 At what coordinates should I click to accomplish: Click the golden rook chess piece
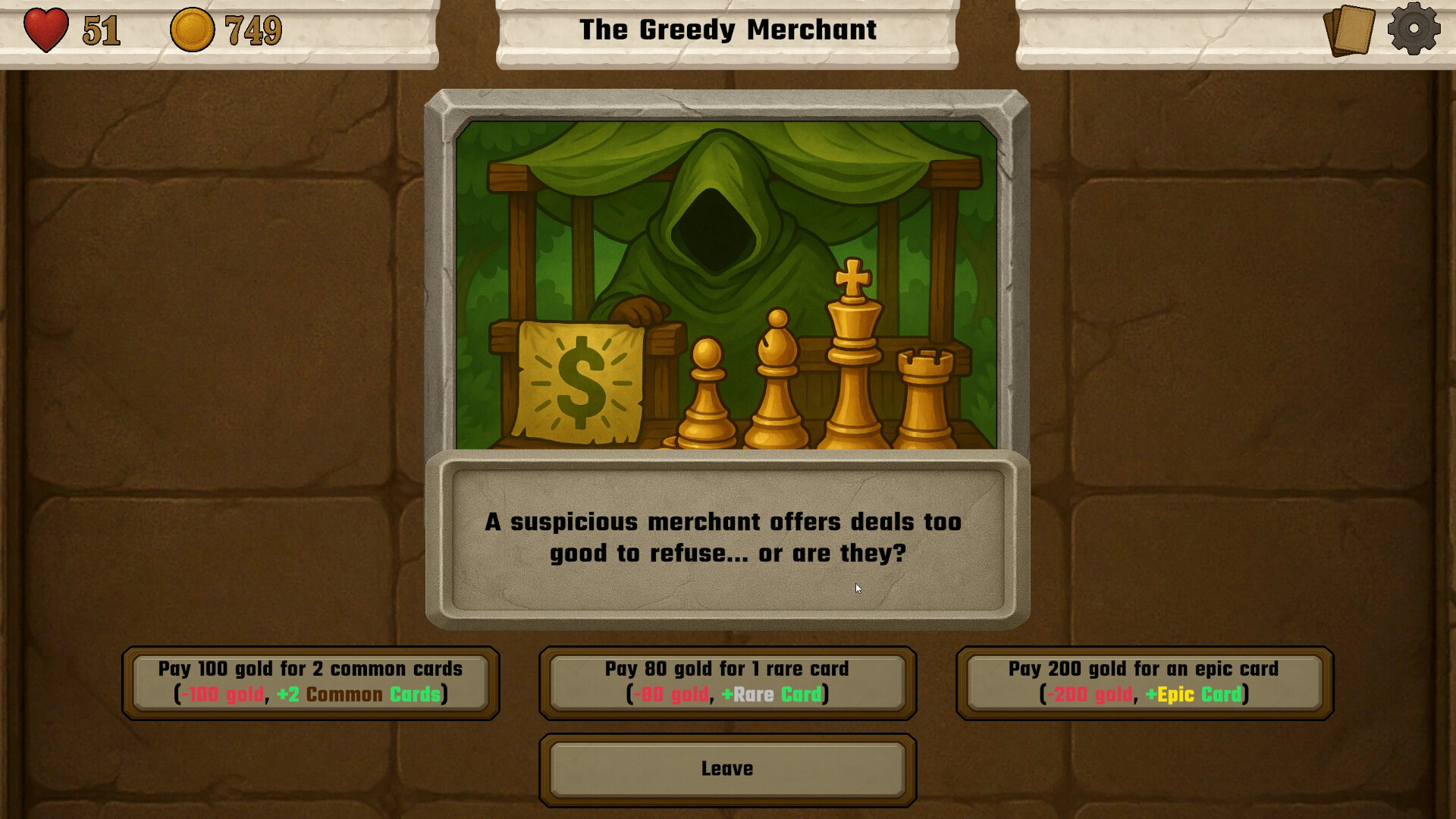(x=924, y=402)
